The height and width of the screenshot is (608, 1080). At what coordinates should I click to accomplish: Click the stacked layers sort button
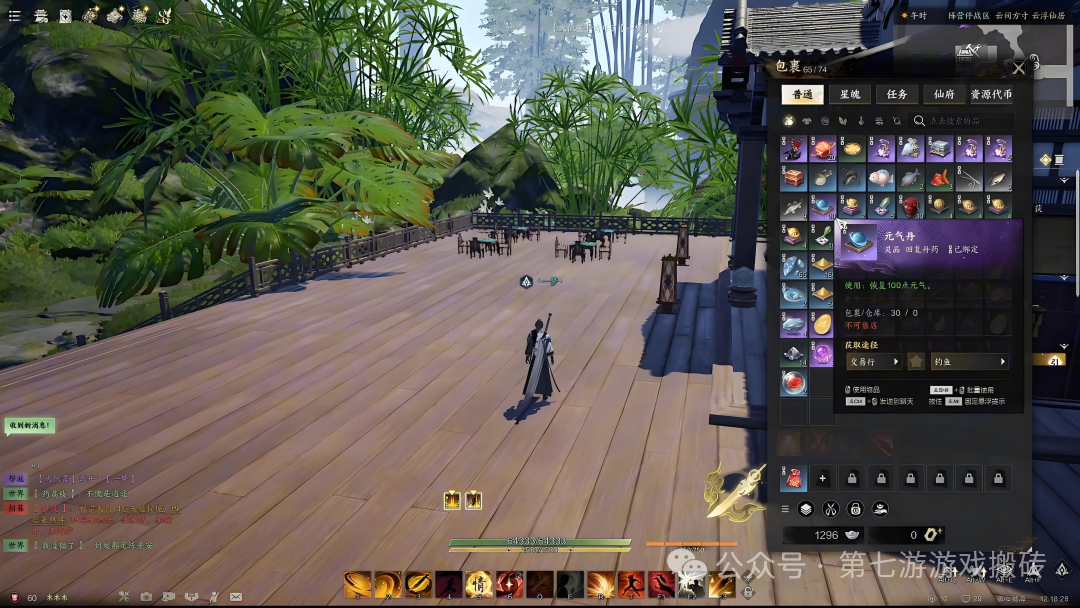(806, 508)
